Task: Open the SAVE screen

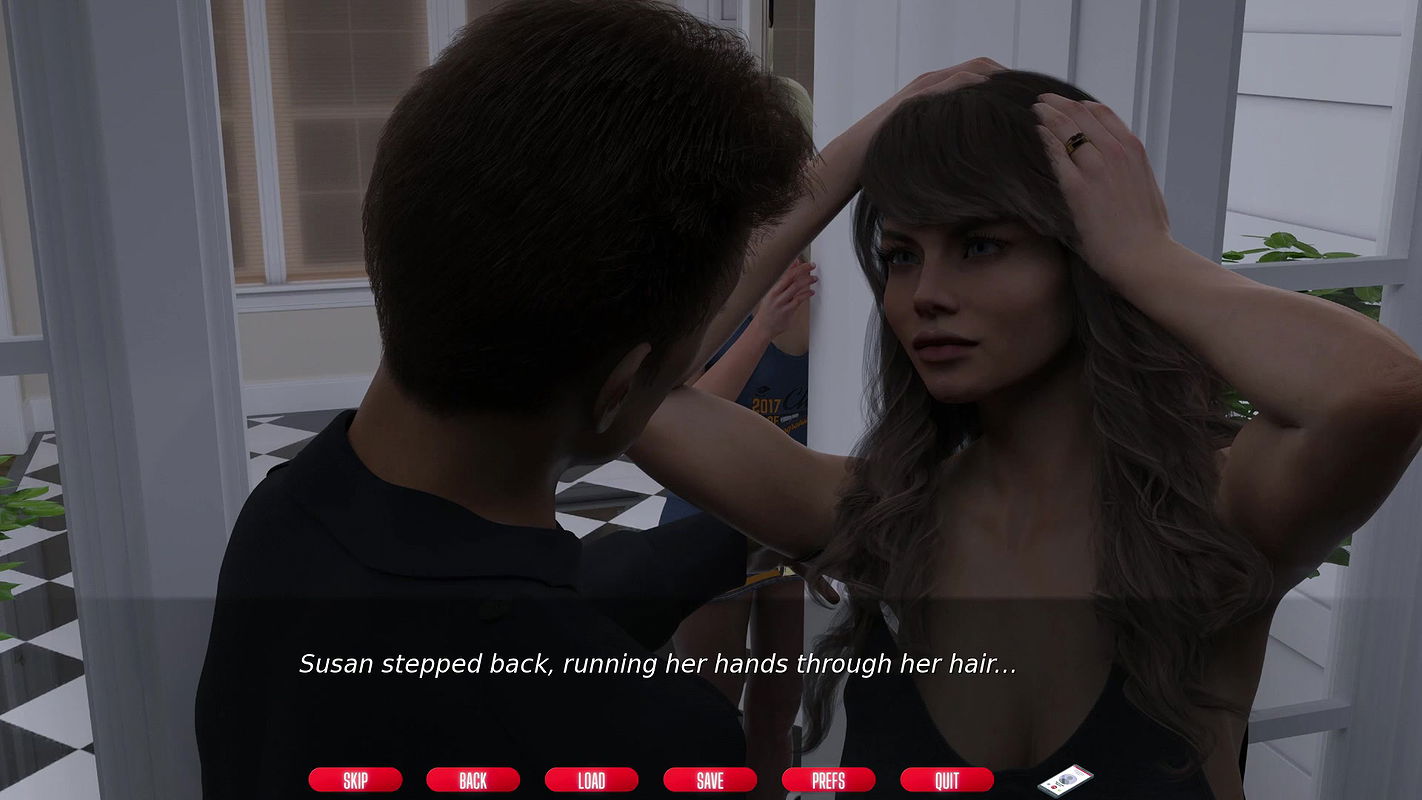Action: 710,780
